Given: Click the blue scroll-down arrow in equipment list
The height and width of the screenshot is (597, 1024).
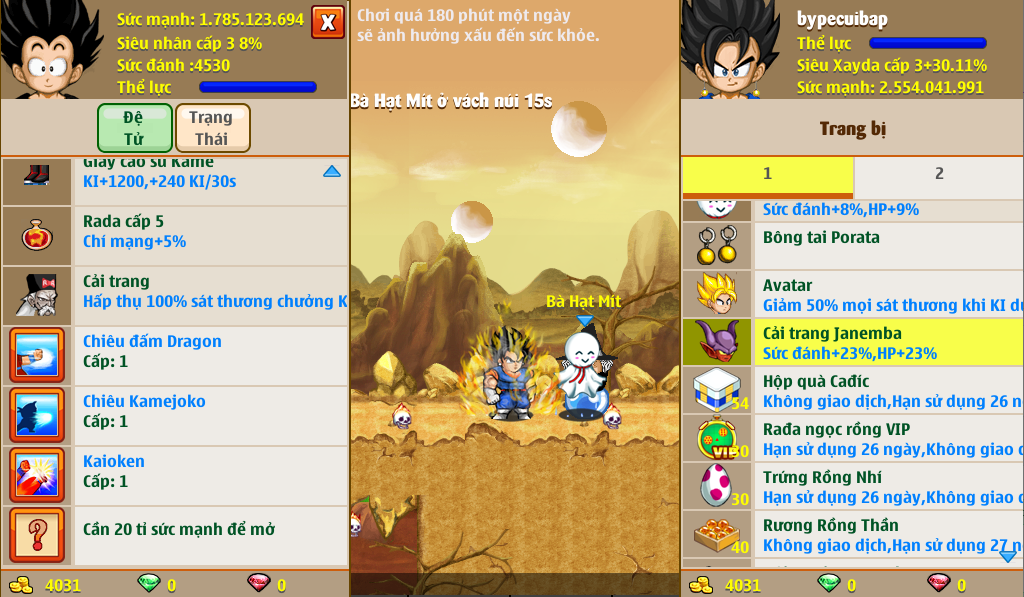Looking at the screenshot, I should click(x=1007, y=555).
